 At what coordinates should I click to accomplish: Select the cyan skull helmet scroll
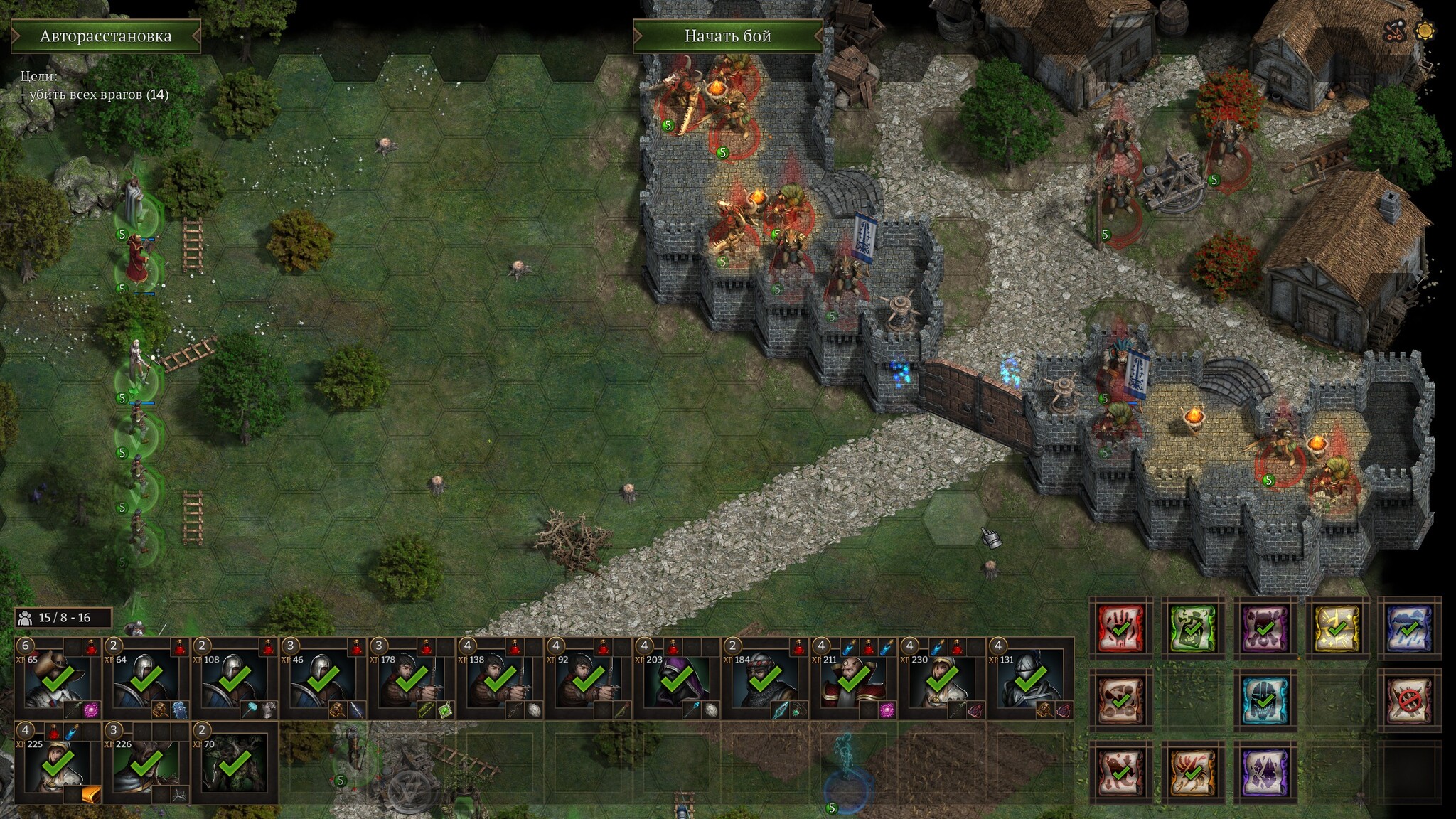point(1265,700)
